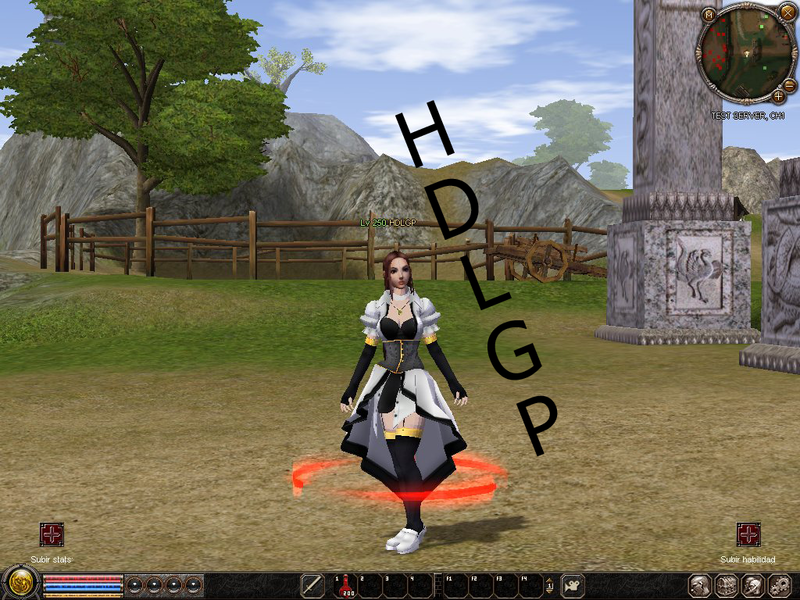Click the Subir stats red plus button
The image size is (800, 600).
(51, 534)
